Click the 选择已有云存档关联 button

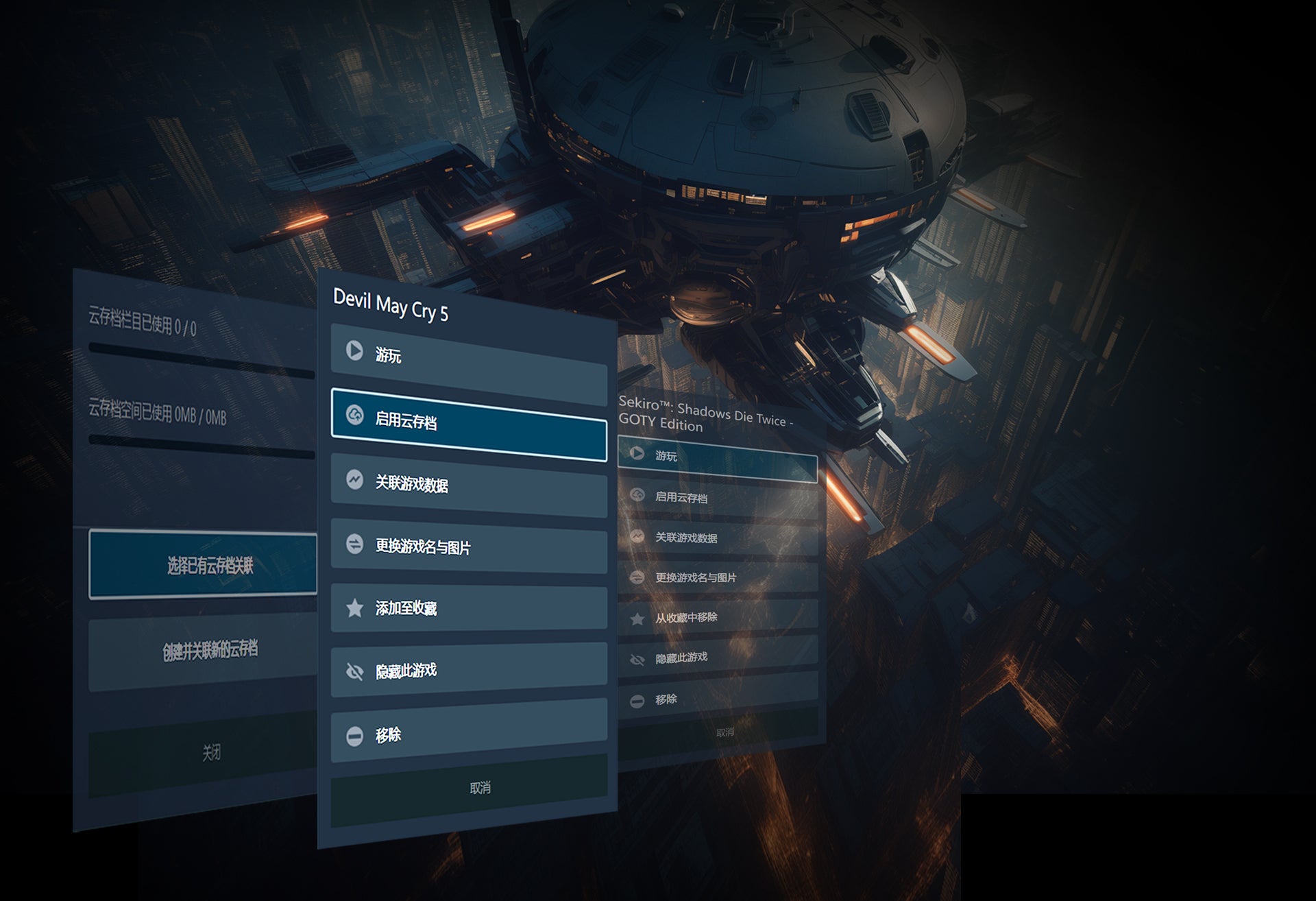click(204, 565)
